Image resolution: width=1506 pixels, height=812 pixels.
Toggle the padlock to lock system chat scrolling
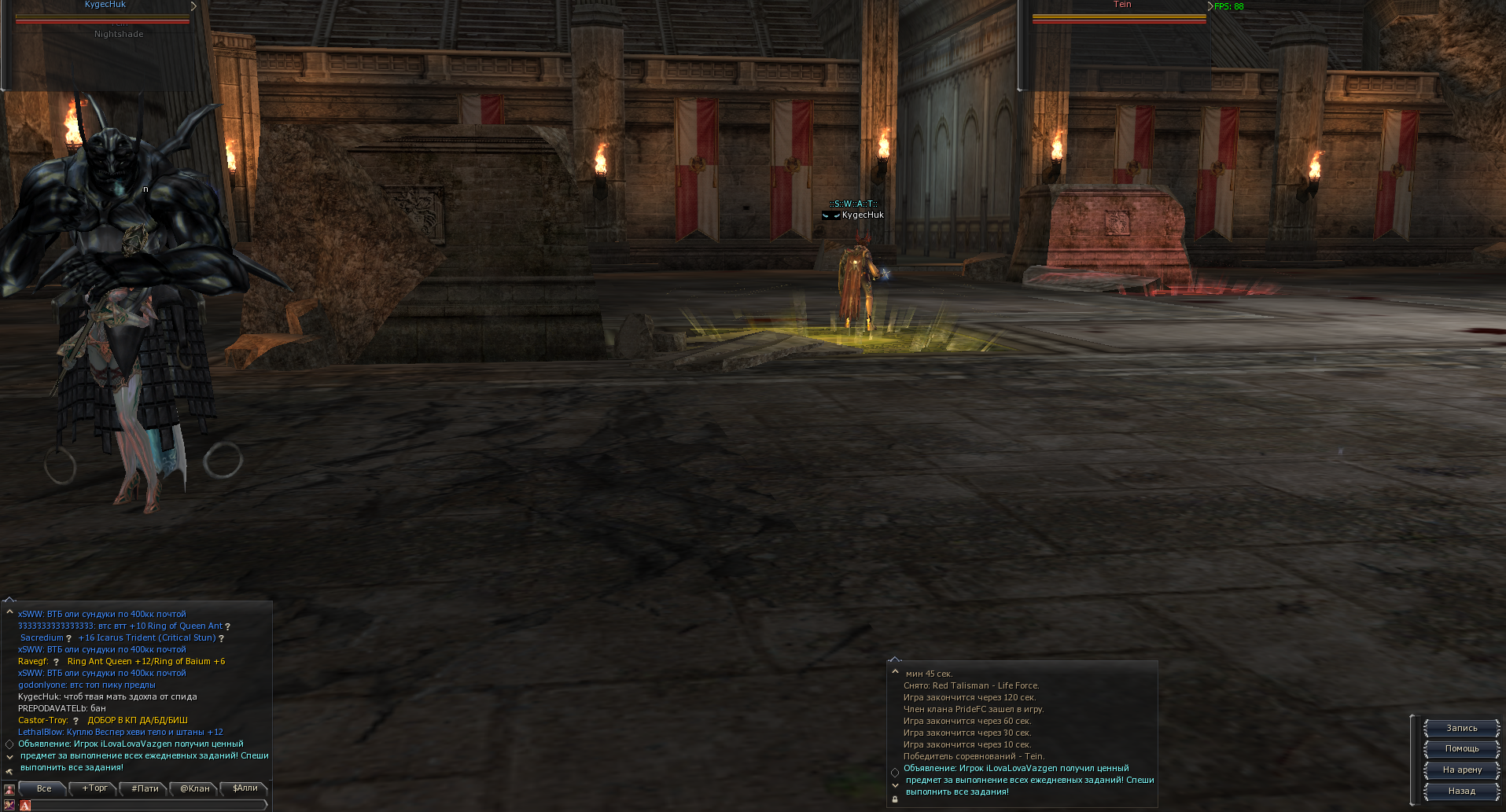[x=895, y=799]
